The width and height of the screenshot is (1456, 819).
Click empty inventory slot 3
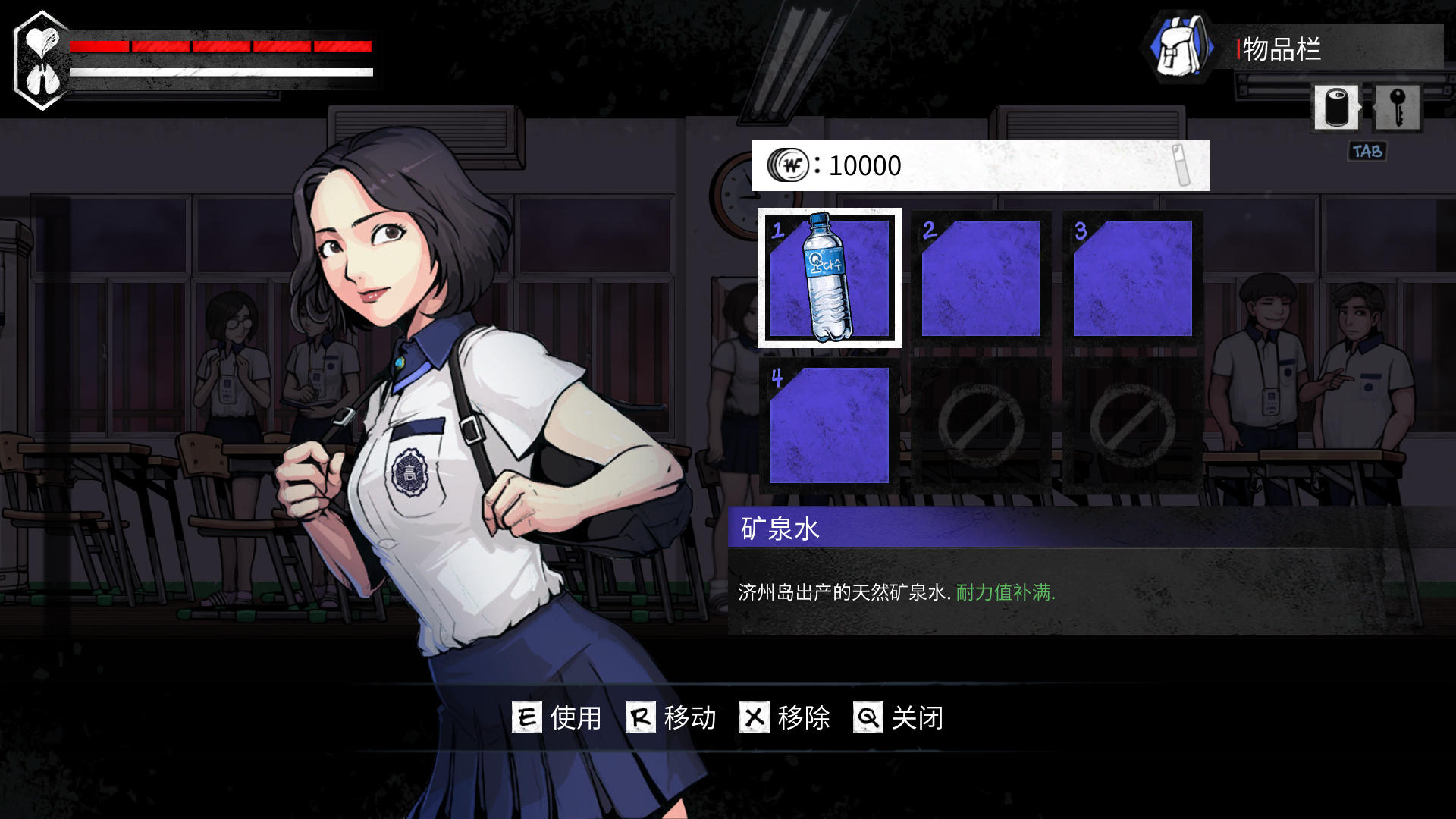pyautogui.click(x=1131, y=277)
